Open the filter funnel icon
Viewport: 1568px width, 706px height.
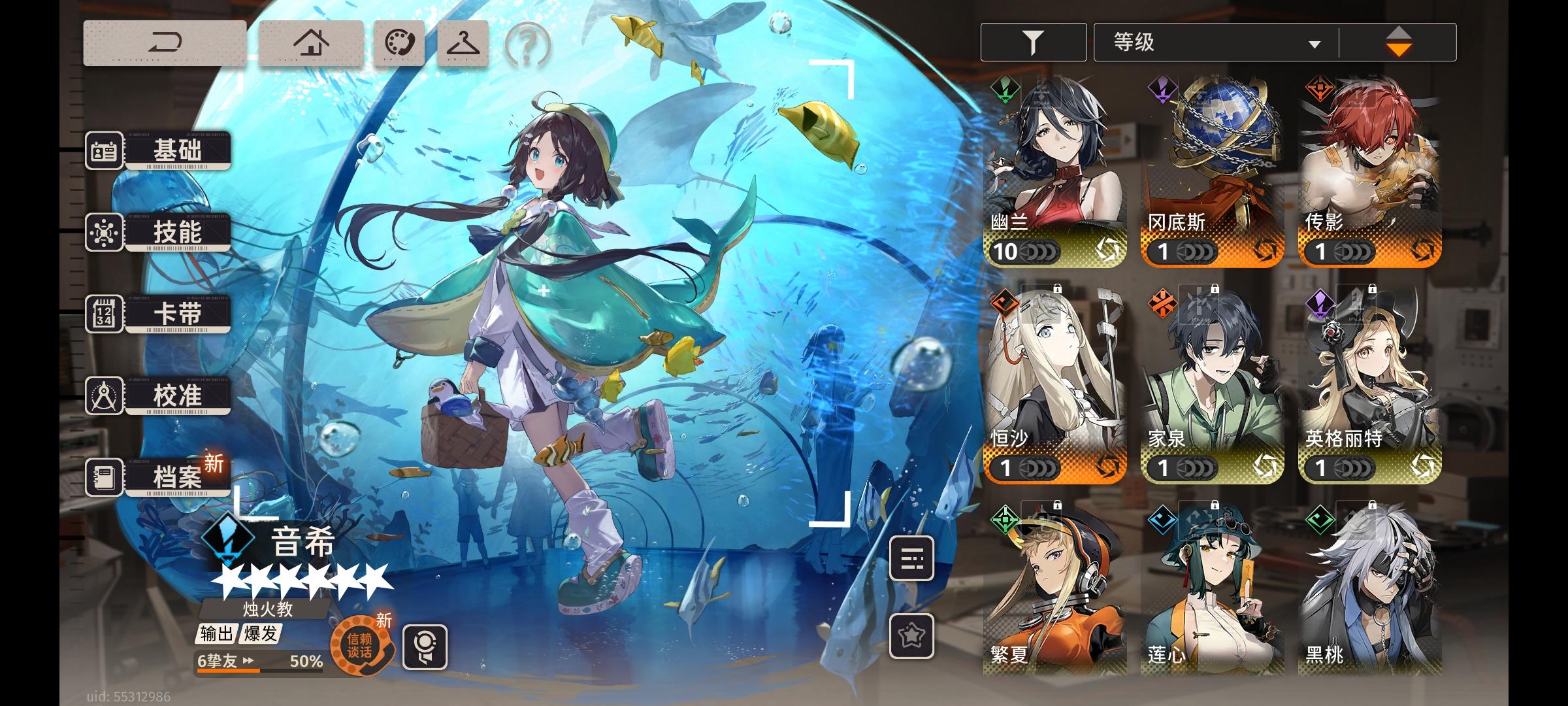[x=1031, y=41]
